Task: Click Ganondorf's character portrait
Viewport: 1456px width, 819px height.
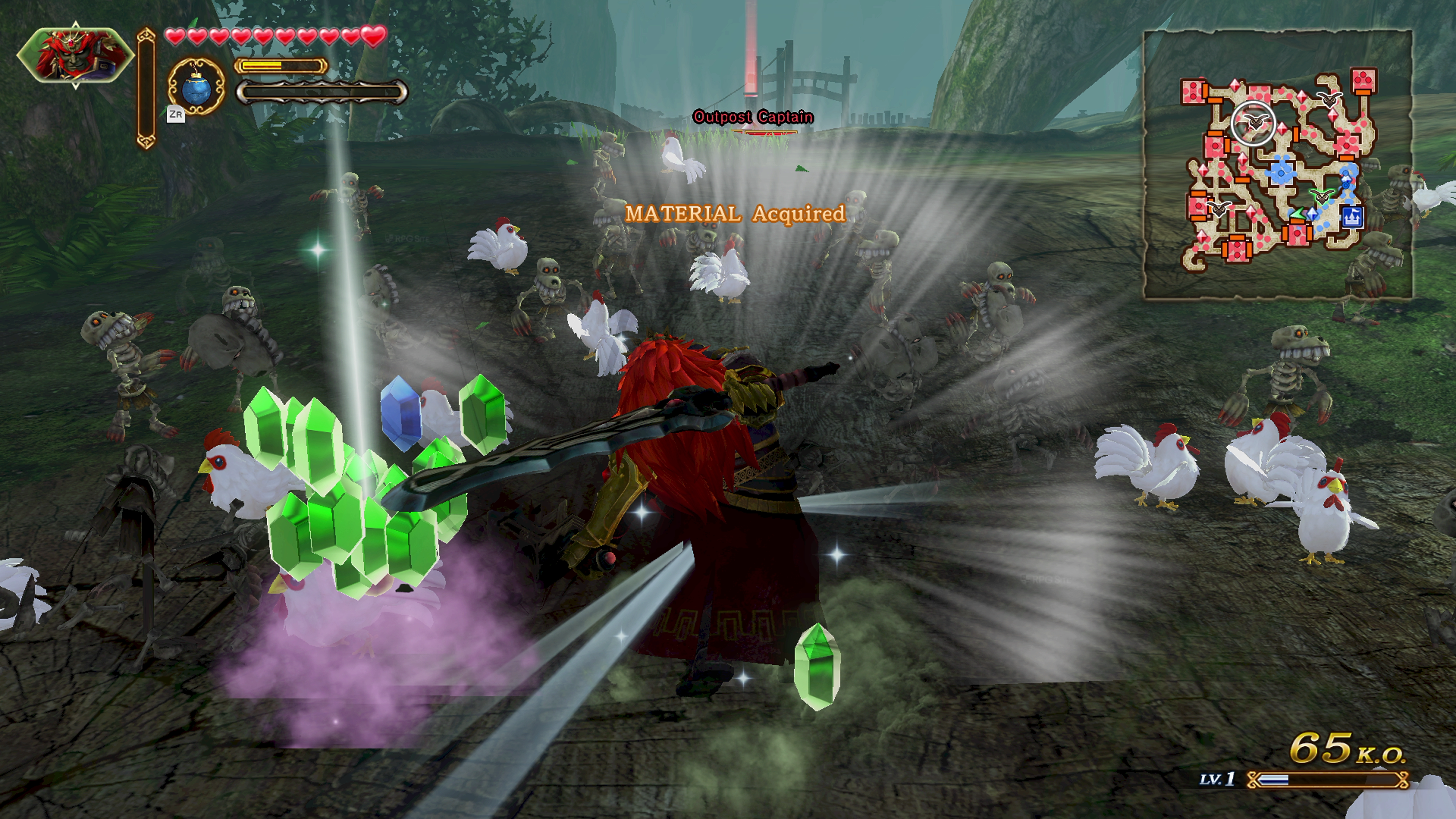Action: (x=75, y=55)
